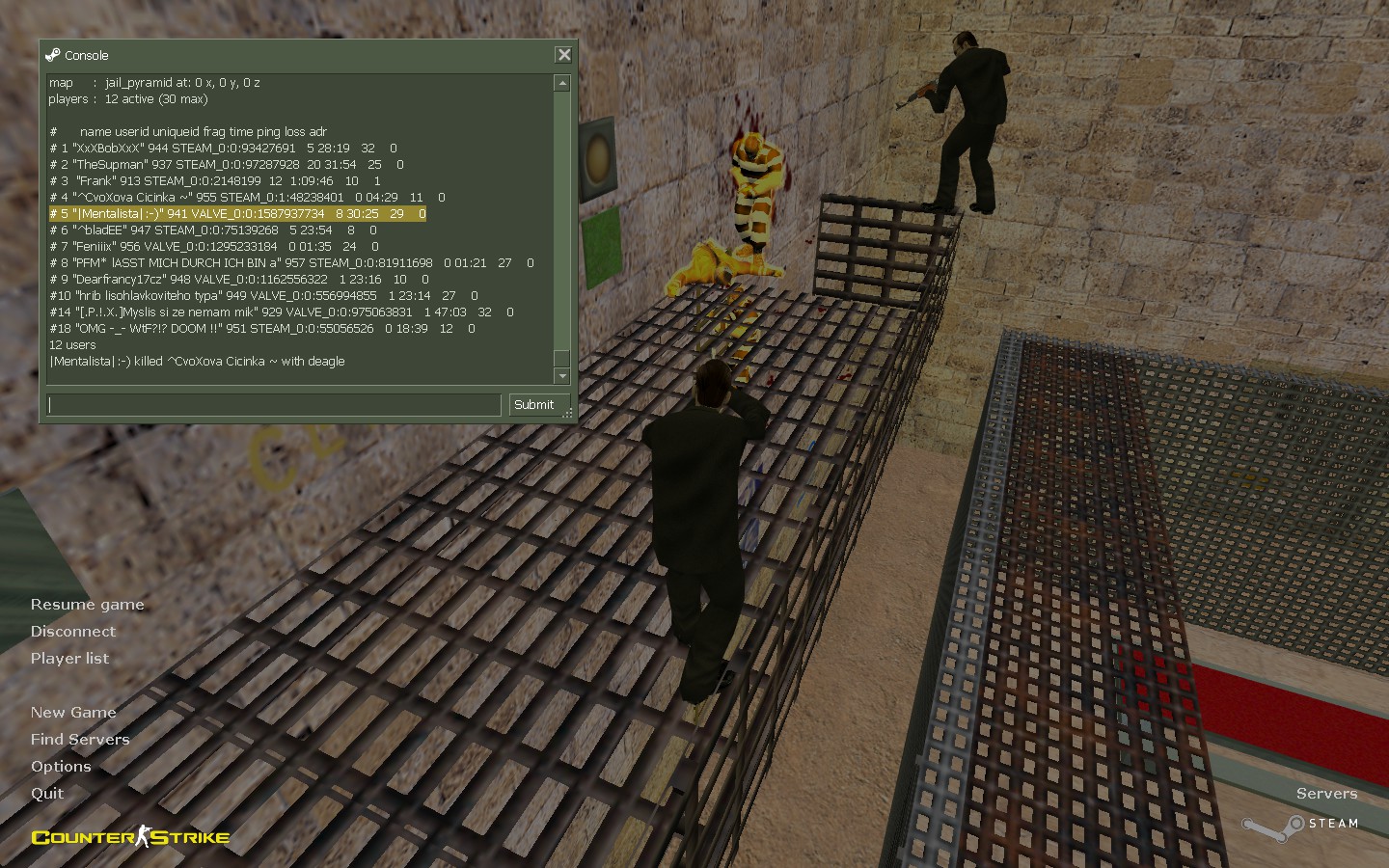The image size is (1389, 868).
Task: Select the highlighted |Mentalista| console line
Action: click(237, 214)
